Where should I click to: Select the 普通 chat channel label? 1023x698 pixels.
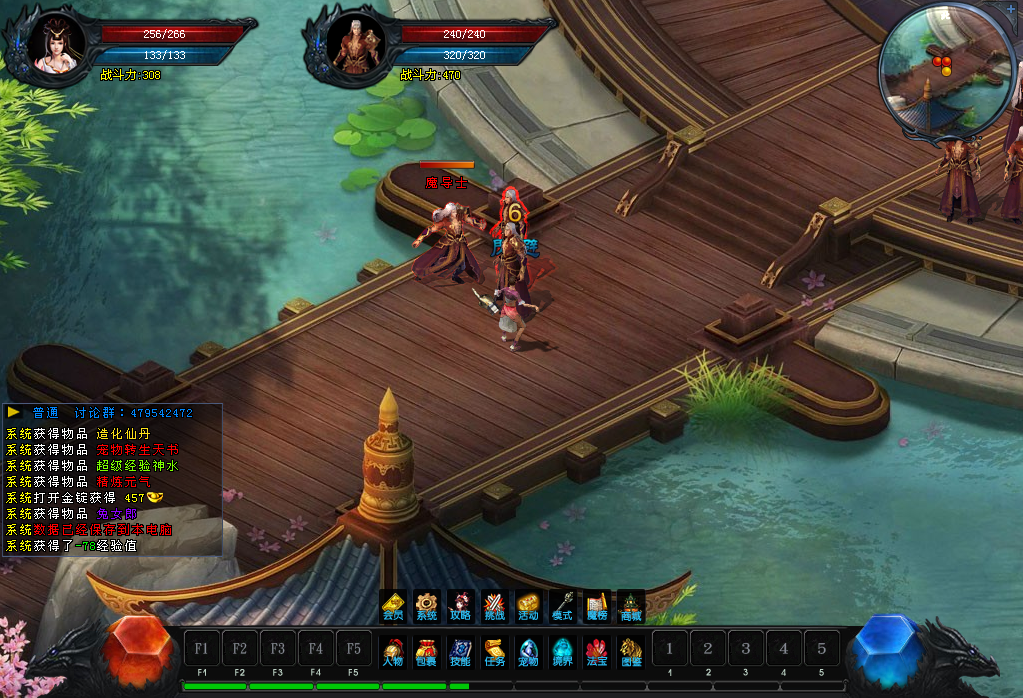click(x=46, y=413)
